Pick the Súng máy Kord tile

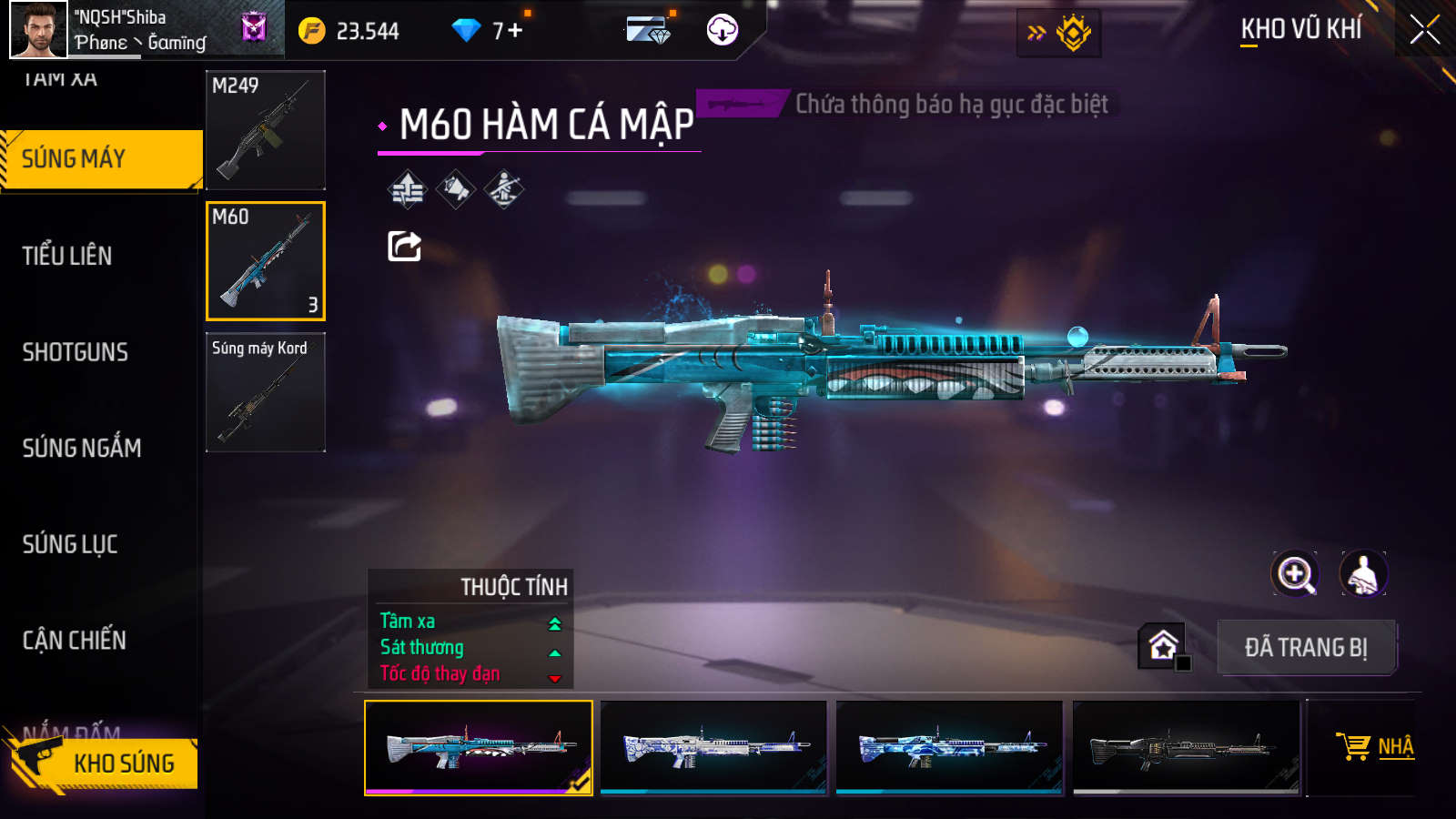[266, 392]
